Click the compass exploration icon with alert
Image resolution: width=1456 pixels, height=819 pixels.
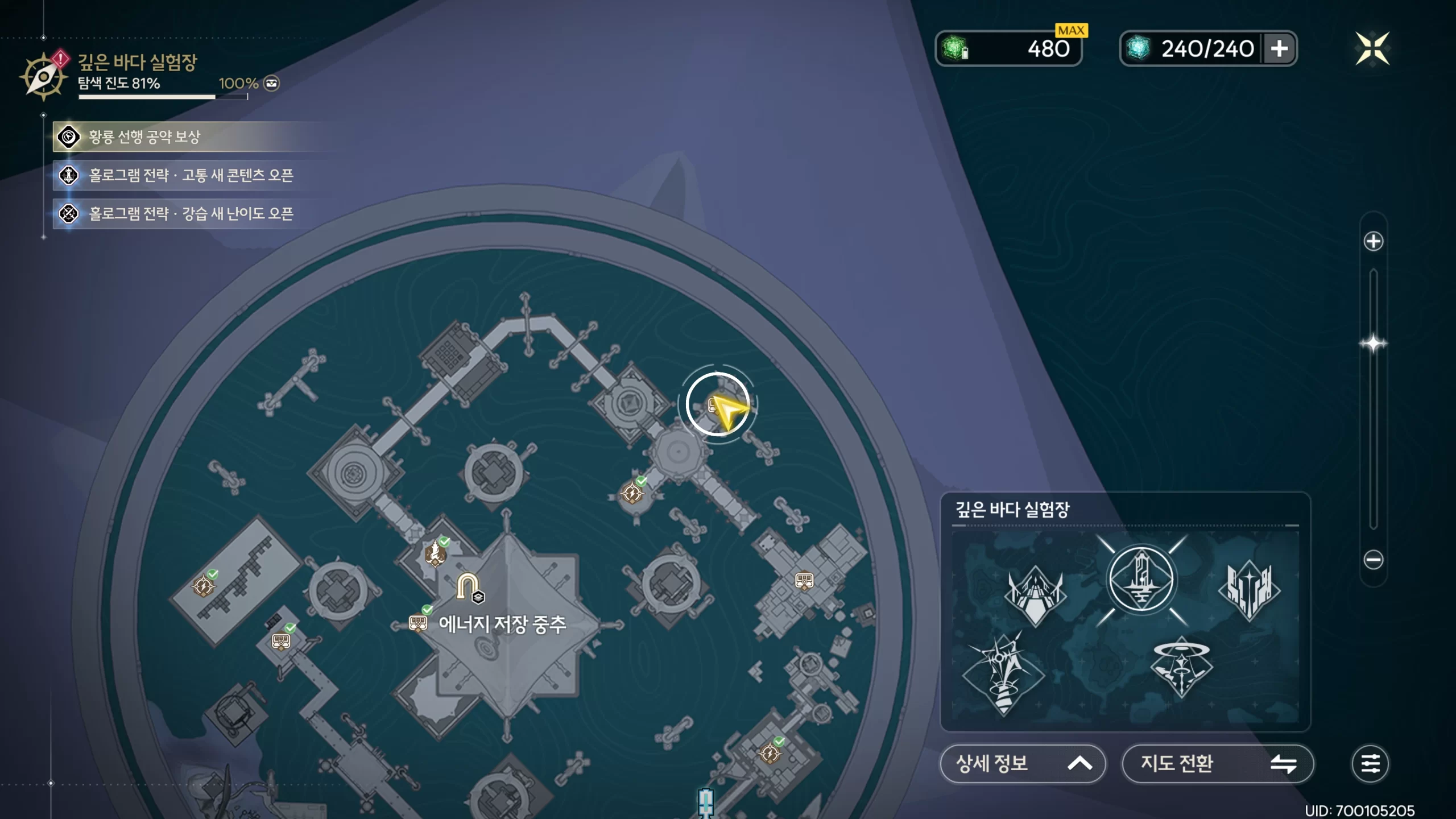43,77
